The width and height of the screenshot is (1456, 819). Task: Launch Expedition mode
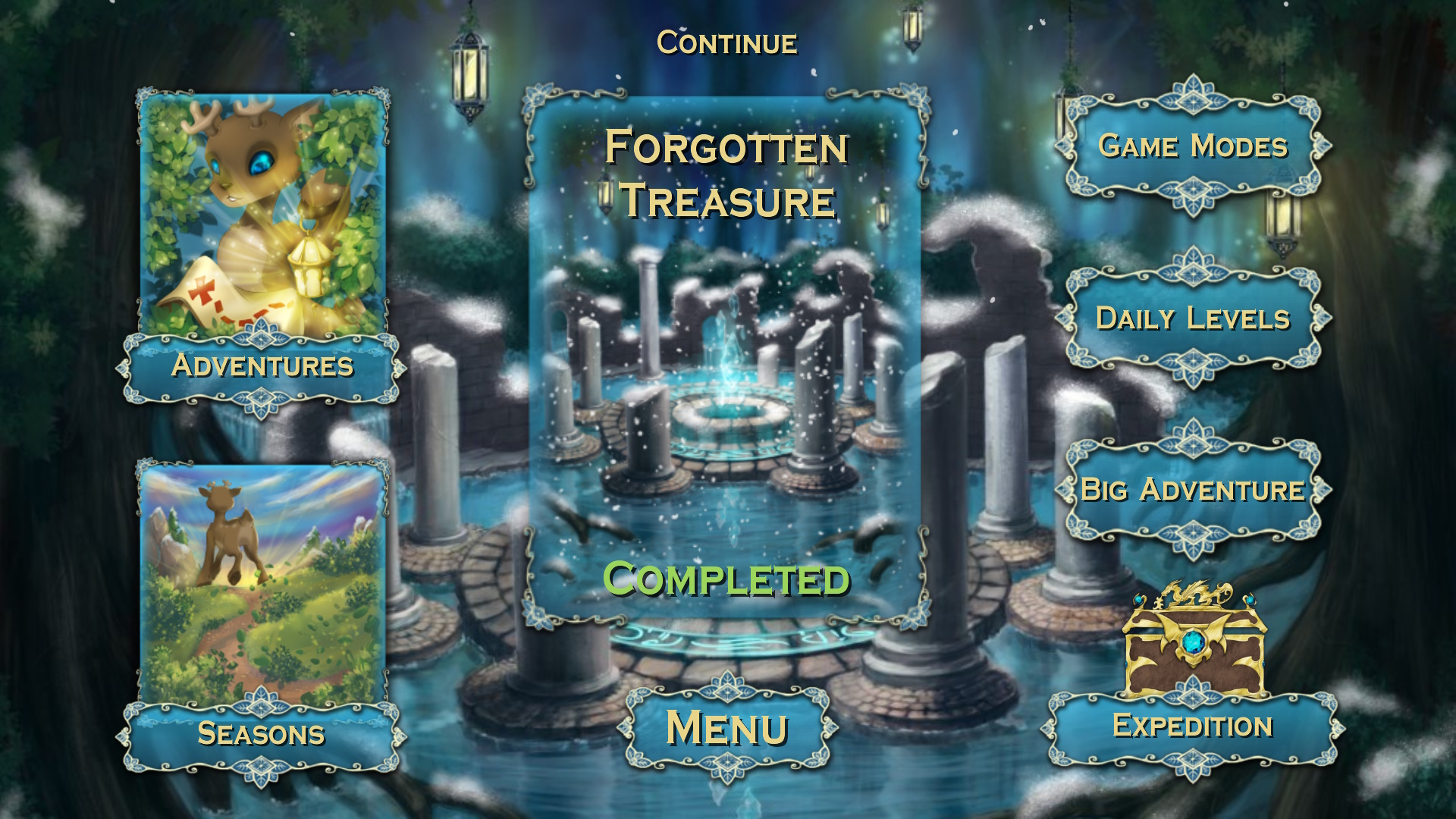point(1194,726)
